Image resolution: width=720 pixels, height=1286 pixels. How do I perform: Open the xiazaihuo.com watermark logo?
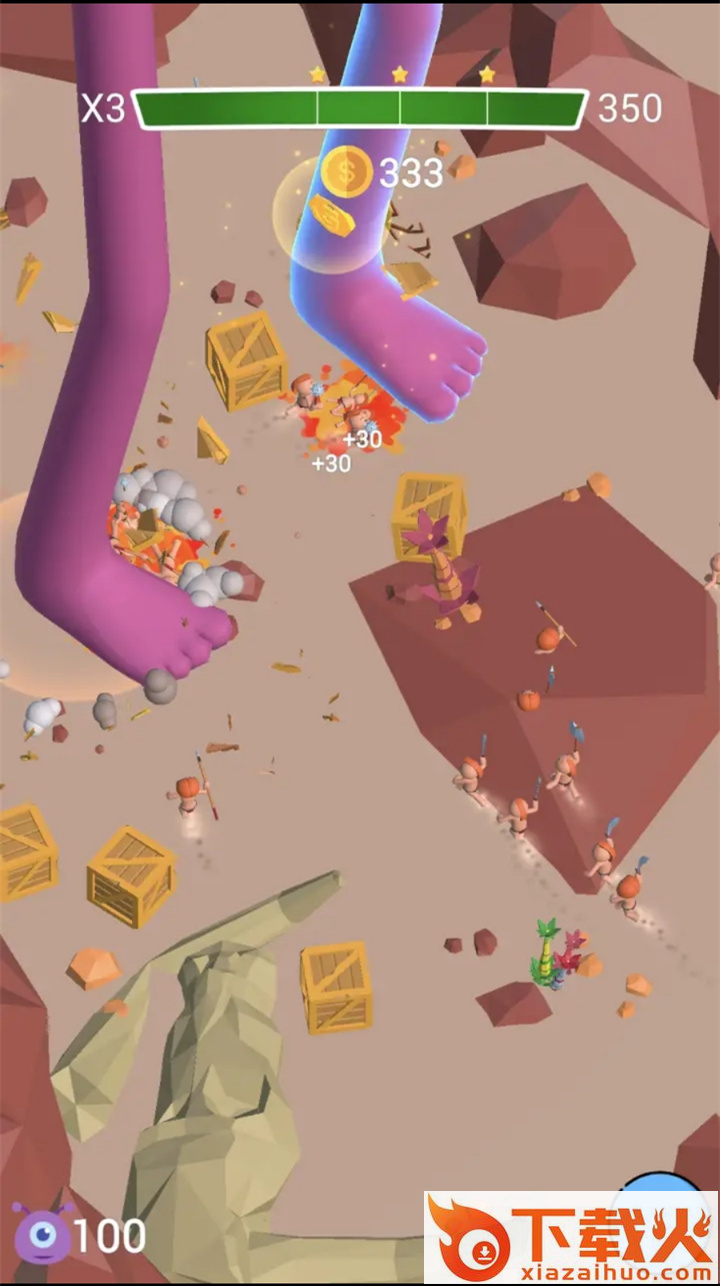pos(570,1238)
